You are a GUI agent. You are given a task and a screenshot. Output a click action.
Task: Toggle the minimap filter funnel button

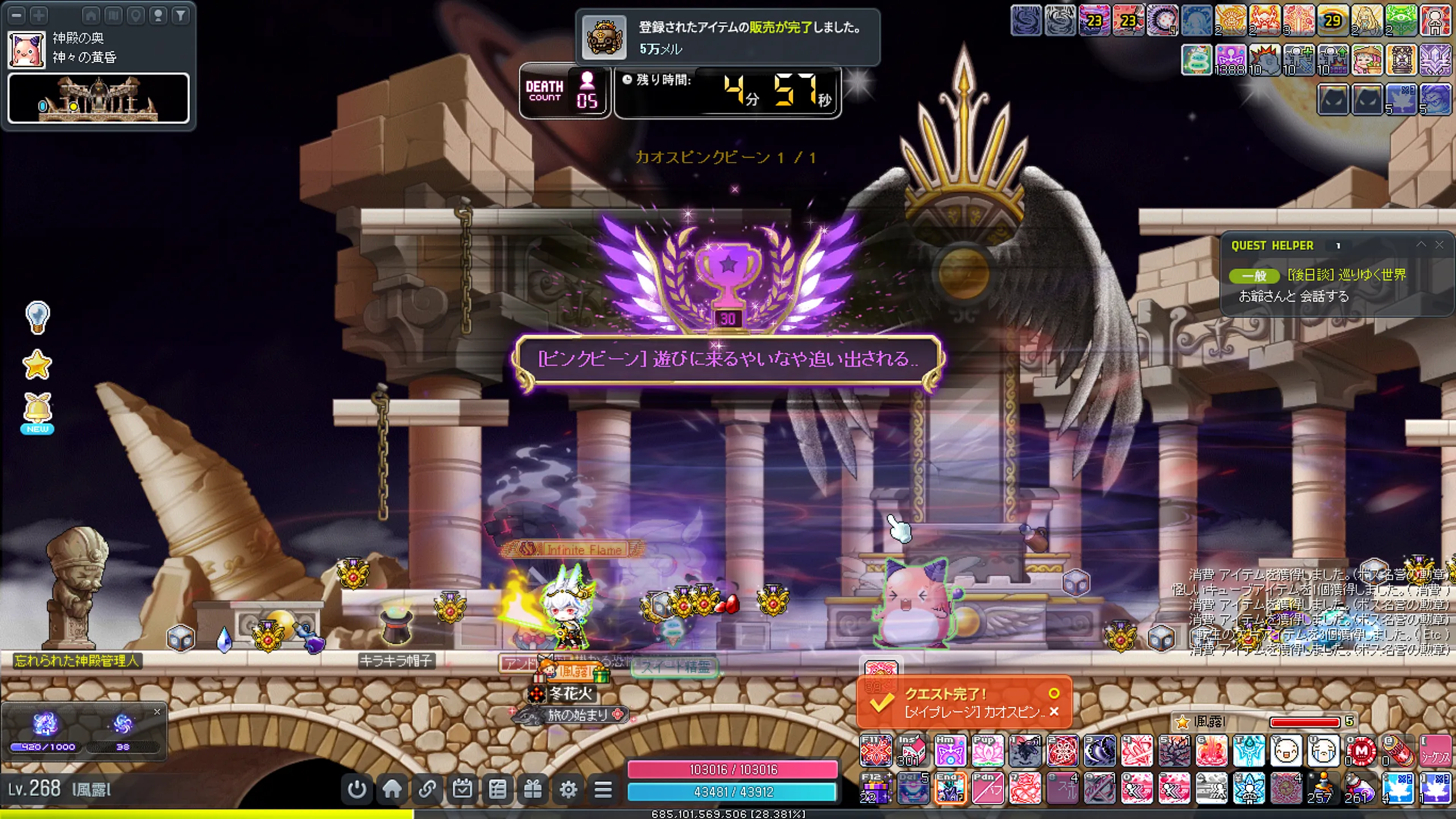(180, 15)
